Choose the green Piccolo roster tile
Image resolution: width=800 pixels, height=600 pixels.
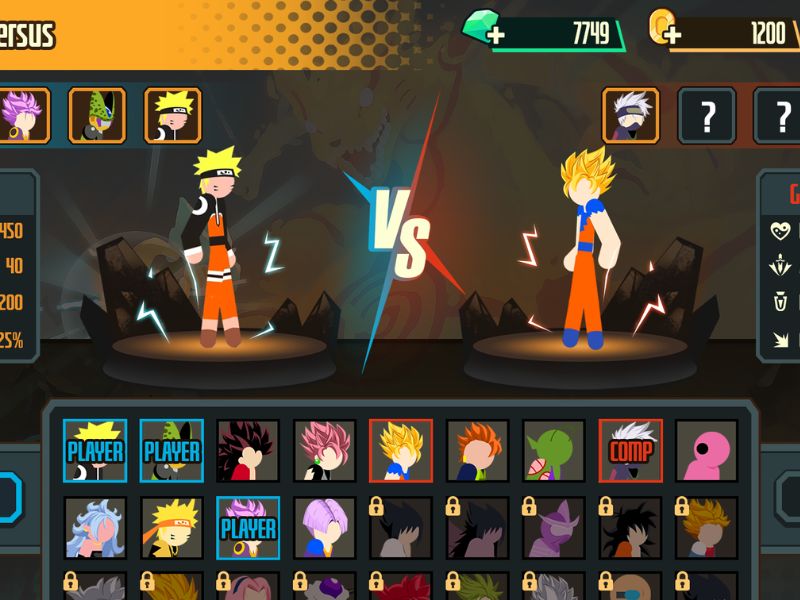click(x=554, y=451)
